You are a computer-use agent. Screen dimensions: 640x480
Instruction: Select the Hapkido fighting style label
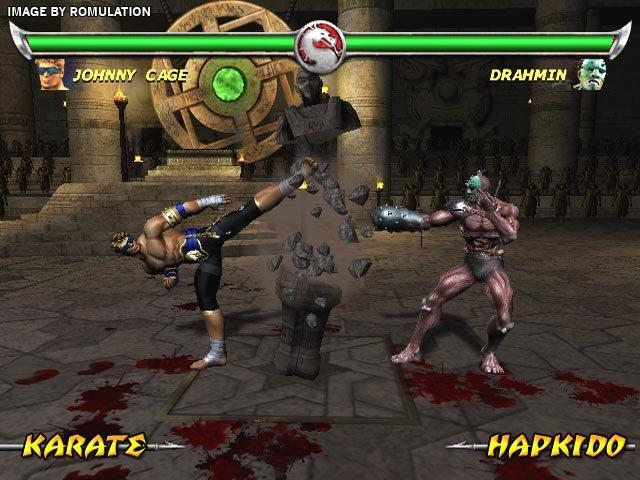click(556, 444)
